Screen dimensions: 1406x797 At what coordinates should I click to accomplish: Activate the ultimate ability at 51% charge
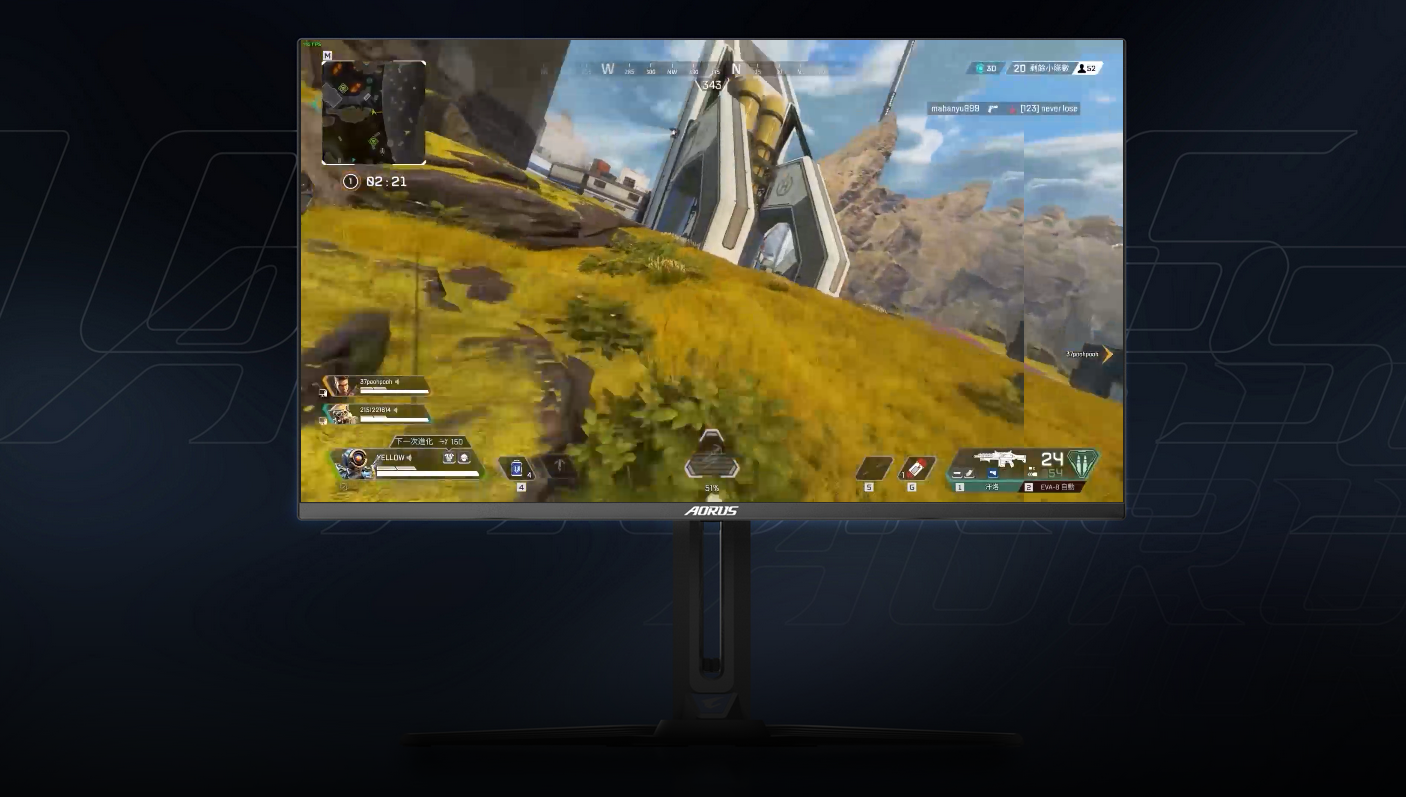coord(711,462)
